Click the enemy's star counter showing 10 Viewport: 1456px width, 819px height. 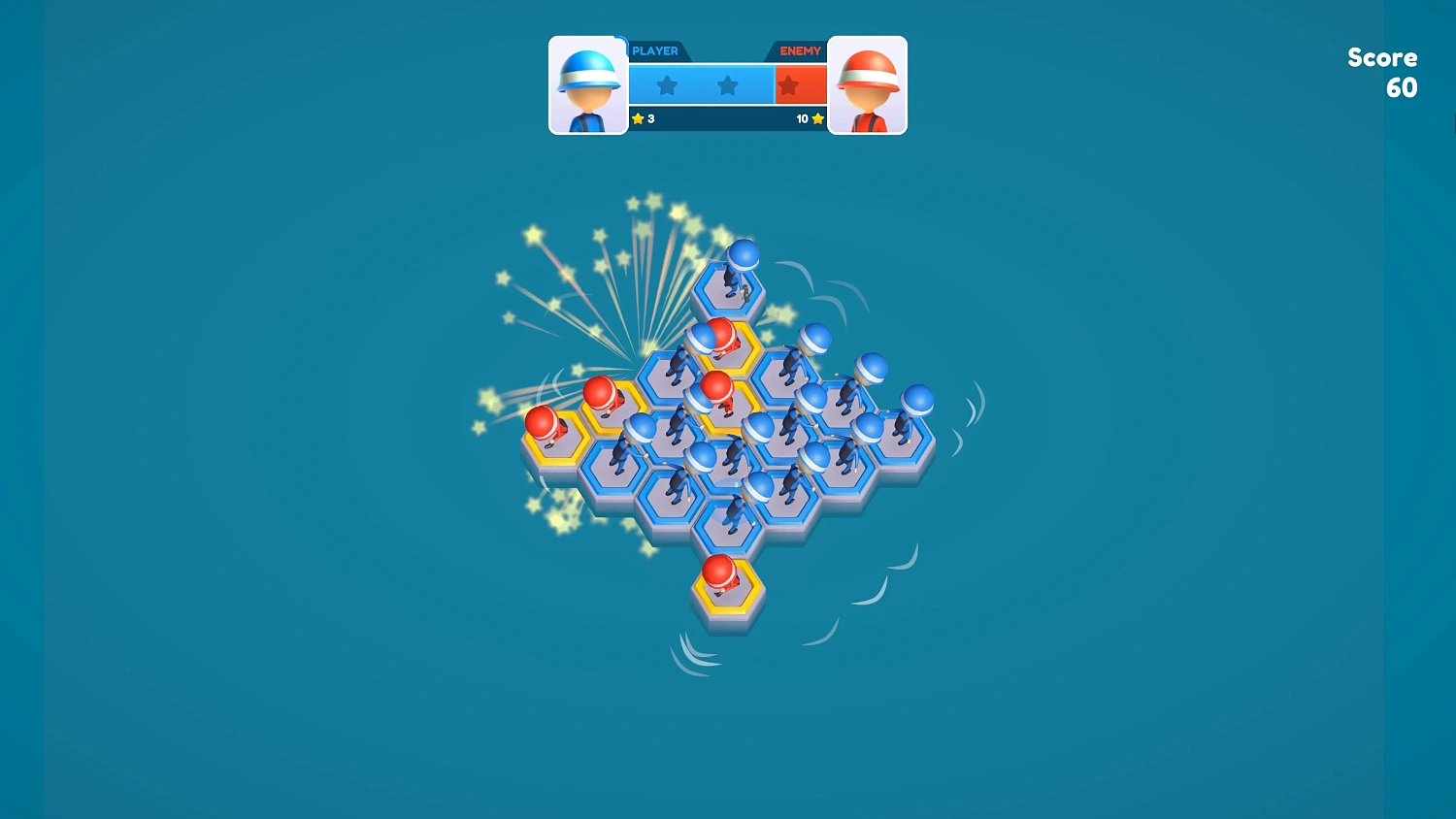tap(805, 118)
